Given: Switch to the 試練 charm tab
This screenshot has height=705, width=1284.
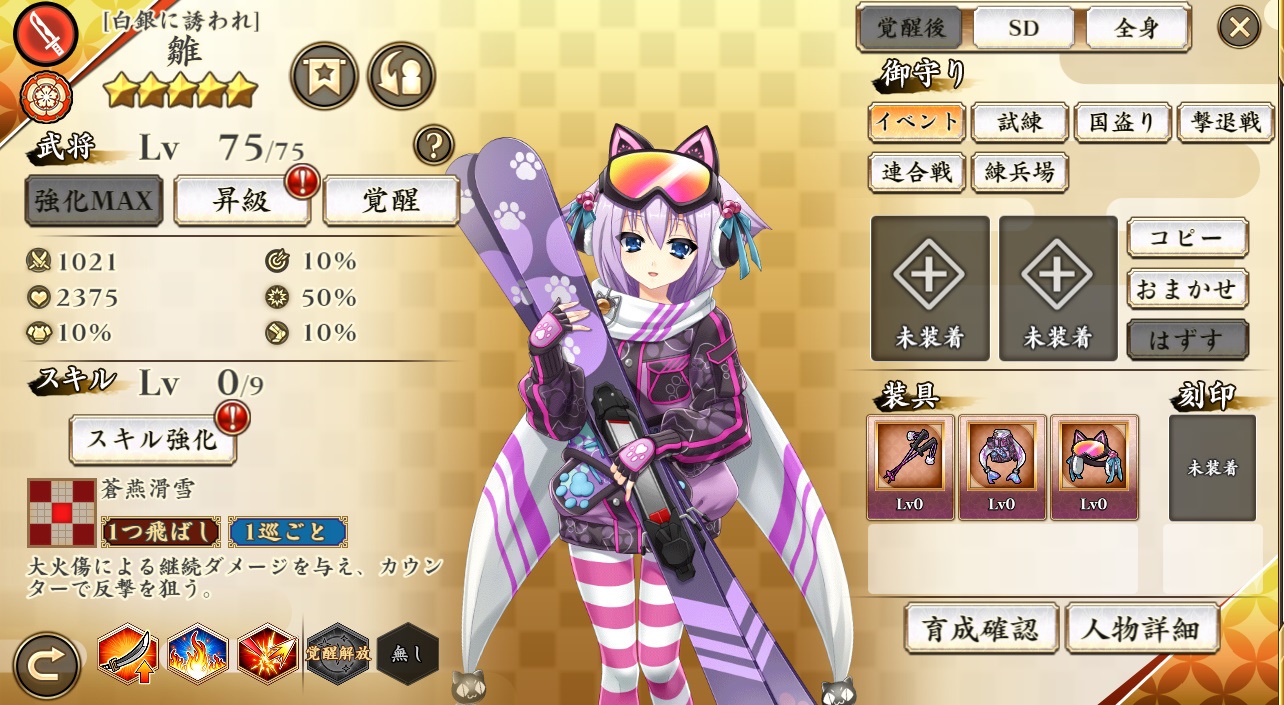Looking at the screenshot, I should (1020, 122).
